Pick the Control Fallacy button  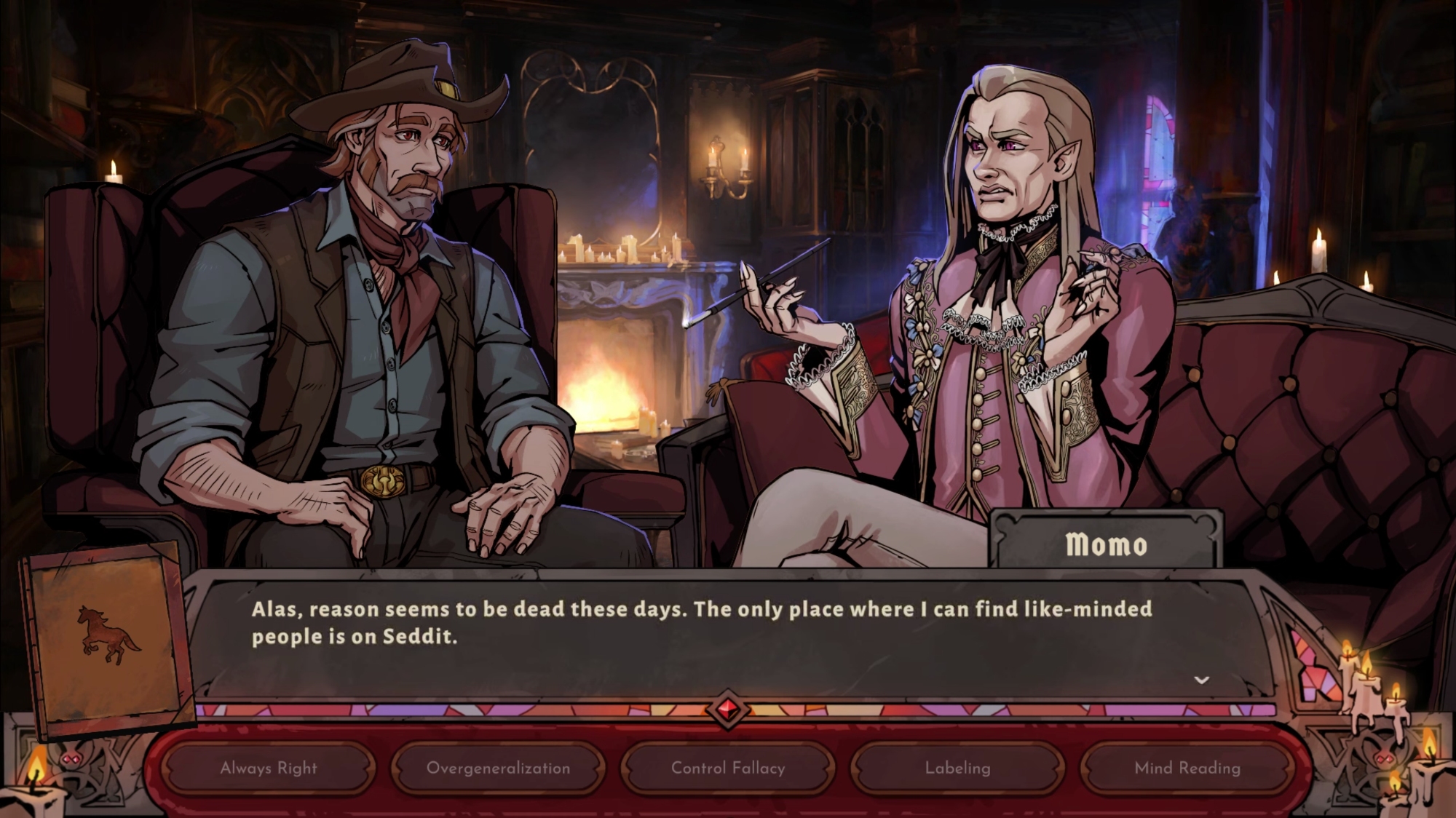point(728,768)
